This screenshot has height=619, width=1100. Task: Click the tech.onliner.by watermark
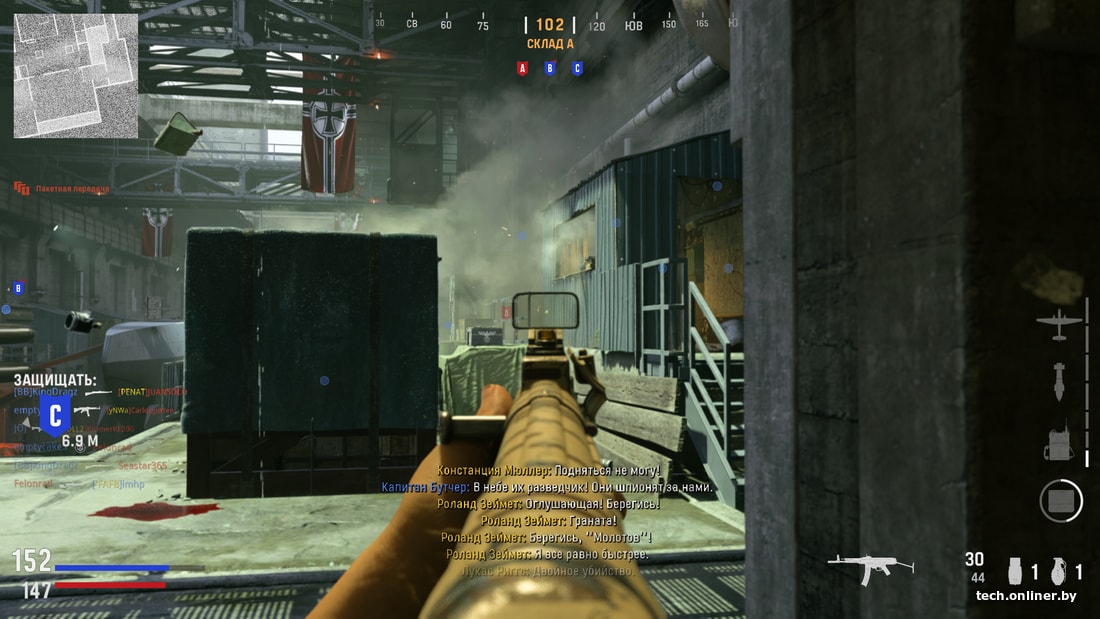[x=1026, y=596]
